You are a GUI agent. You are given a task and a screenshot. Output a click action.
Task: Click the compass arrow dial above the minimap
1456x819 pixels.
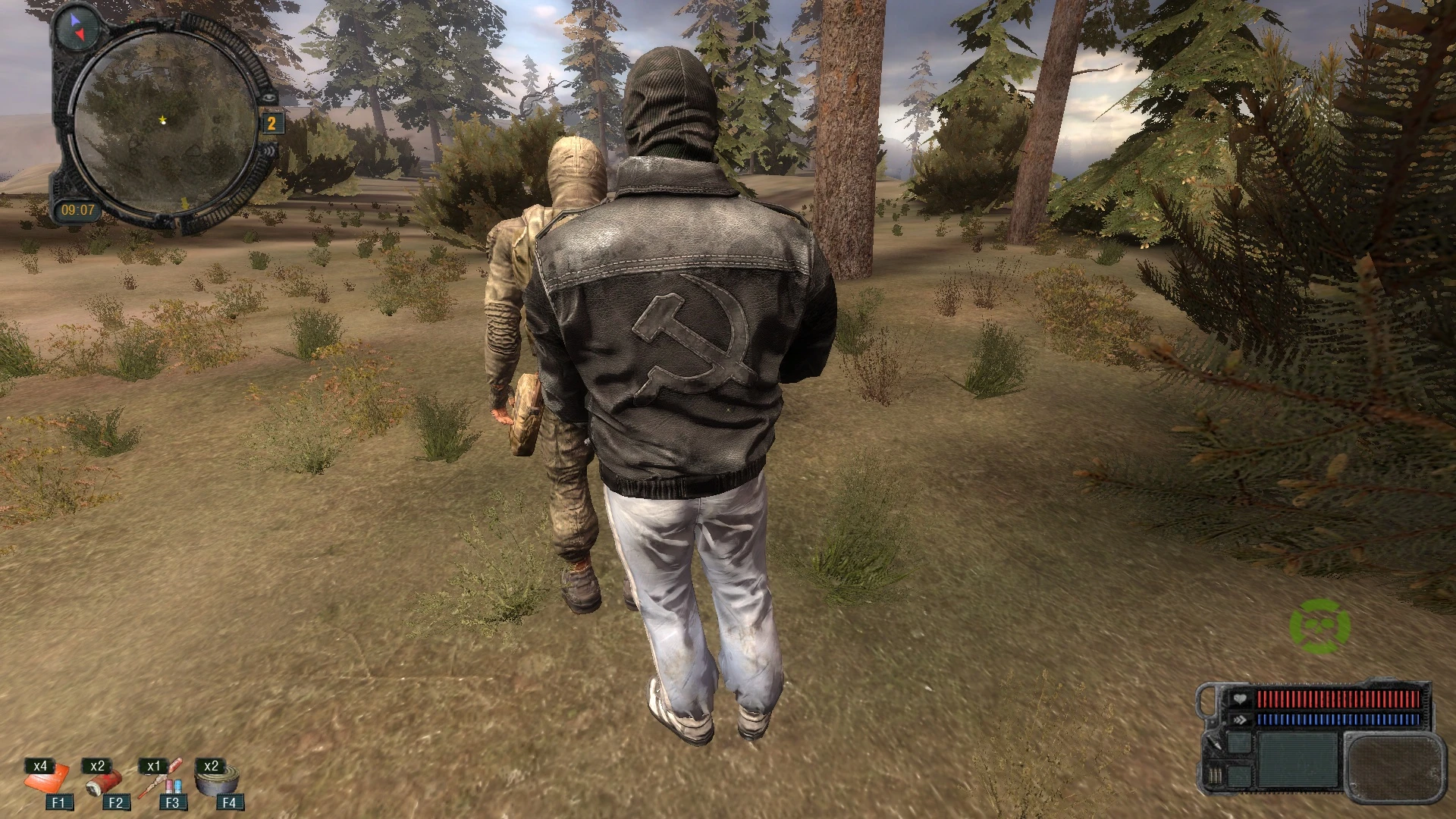76,27
